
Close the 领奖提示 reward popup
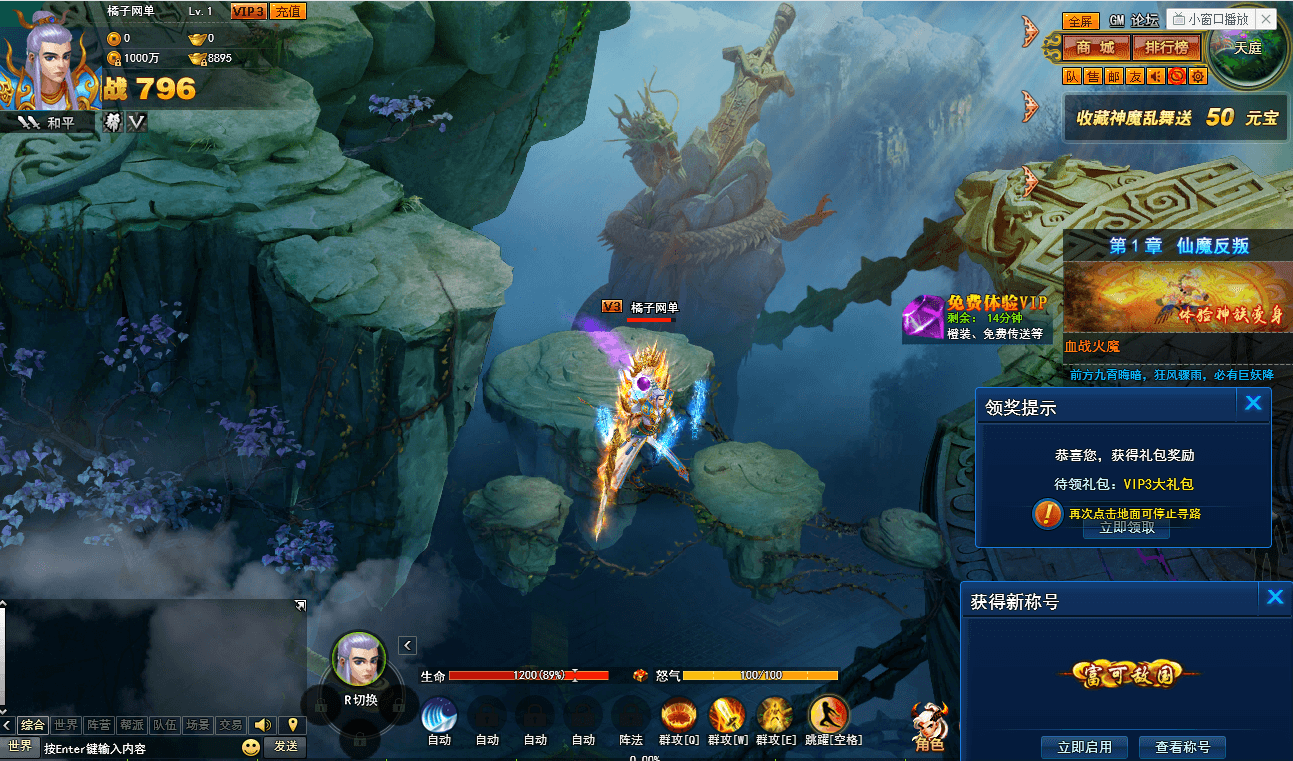(1253, 403)
